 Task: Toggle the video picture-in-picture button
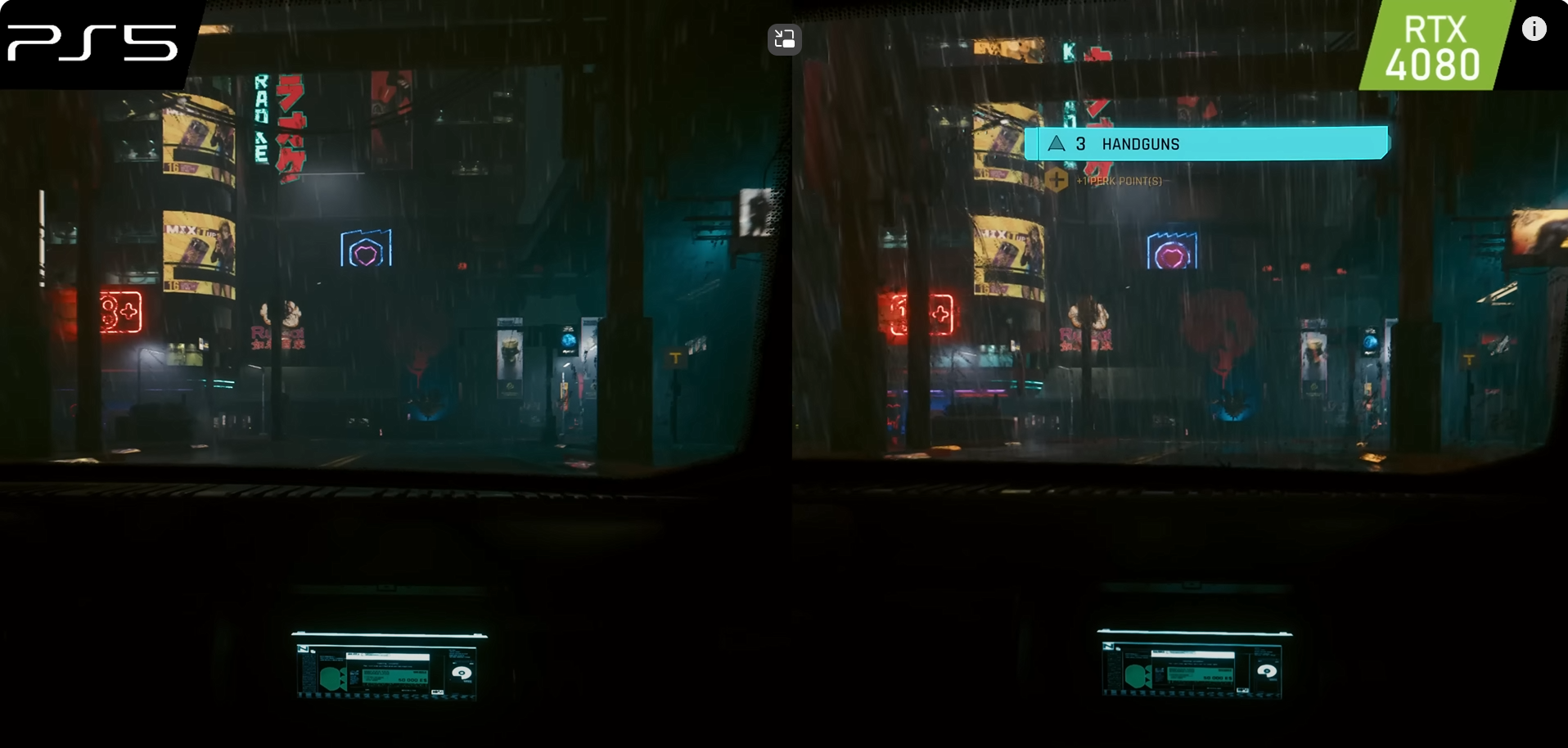pyautogui.click(x=784, y=39)
